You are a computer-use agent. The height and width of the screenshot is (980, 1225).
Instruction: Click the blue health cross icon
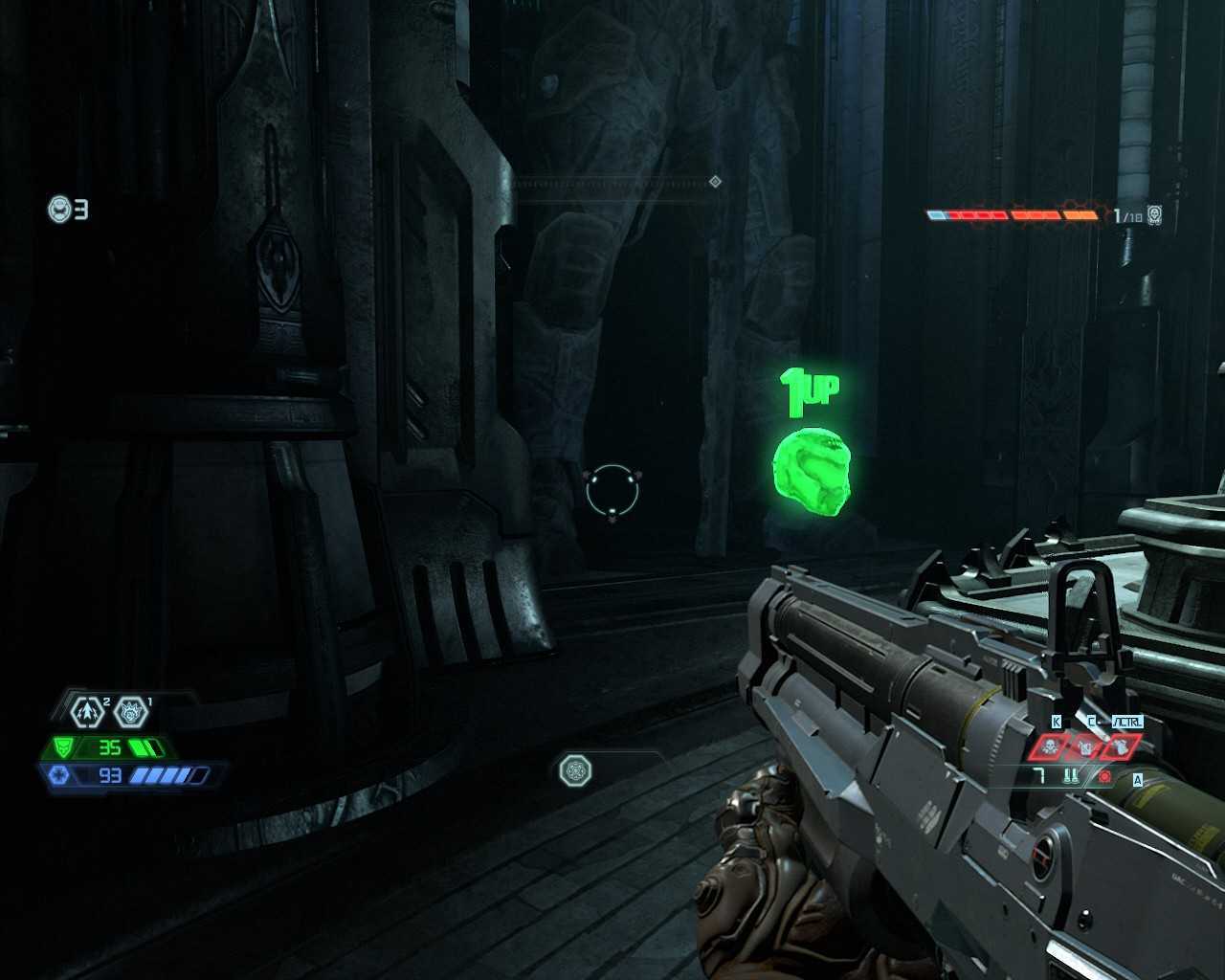click(58, 775)
